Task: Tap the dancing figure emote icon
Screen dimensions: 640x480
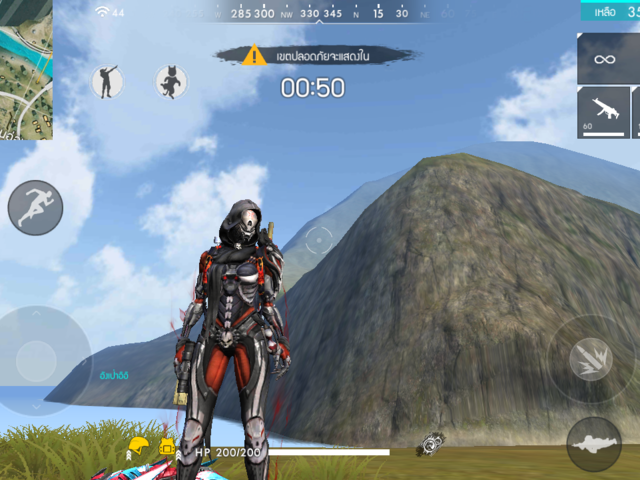Action: click(107, 82)
